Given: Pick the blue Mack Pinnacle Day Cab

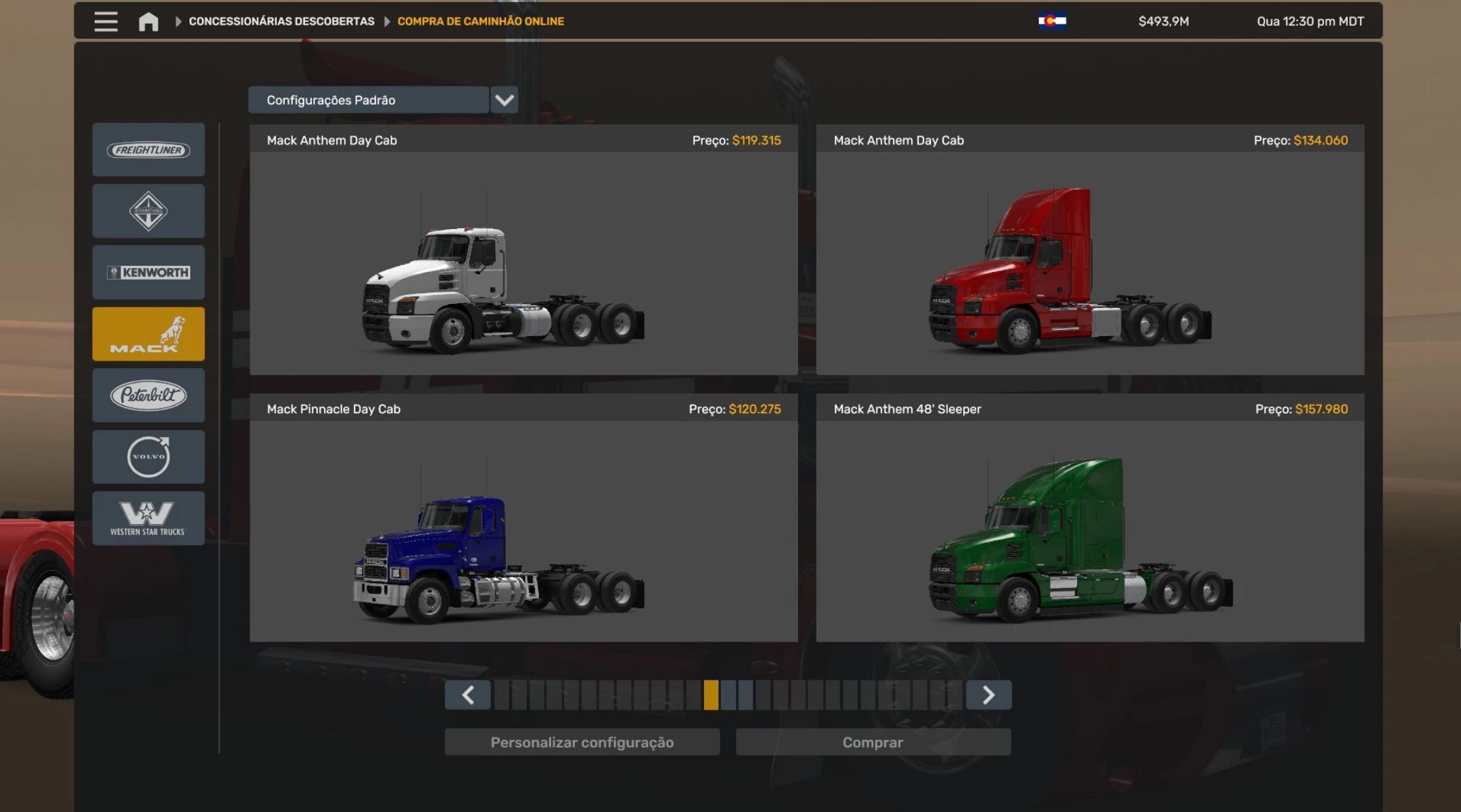Looking at the screenshot, I should click(523, 530).
